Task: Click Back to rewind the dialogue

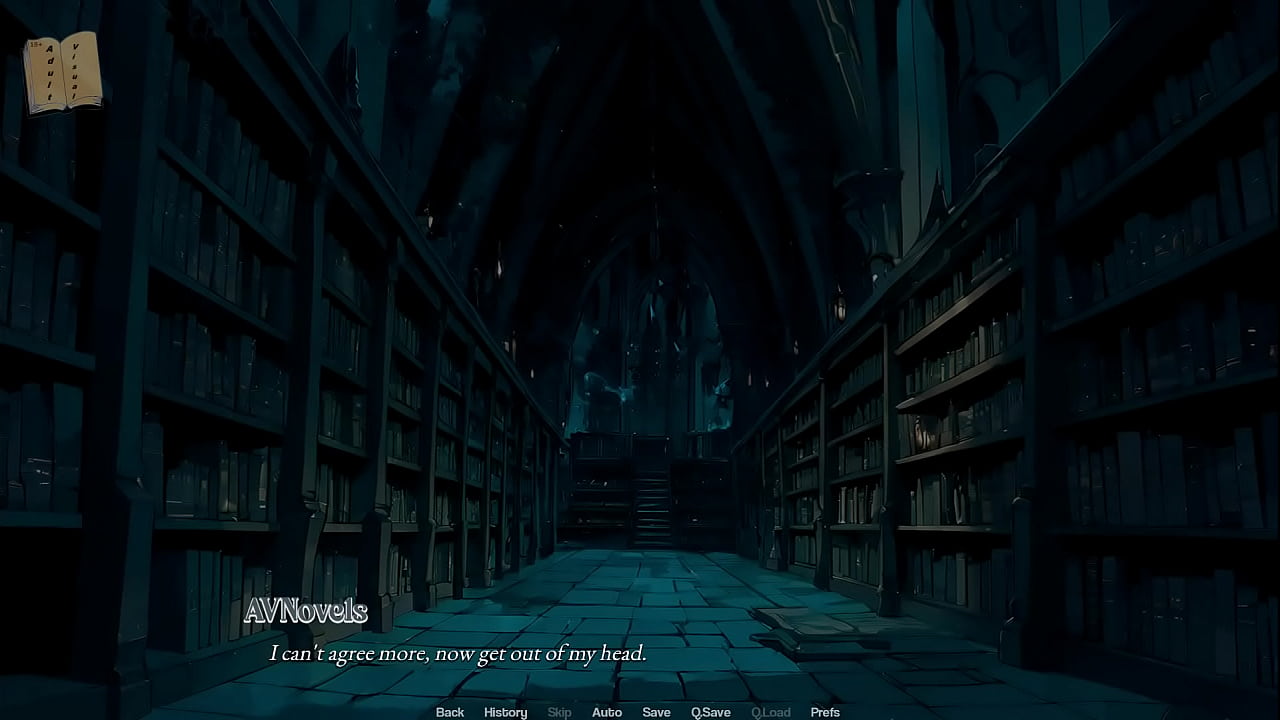Action: point(449,712)
